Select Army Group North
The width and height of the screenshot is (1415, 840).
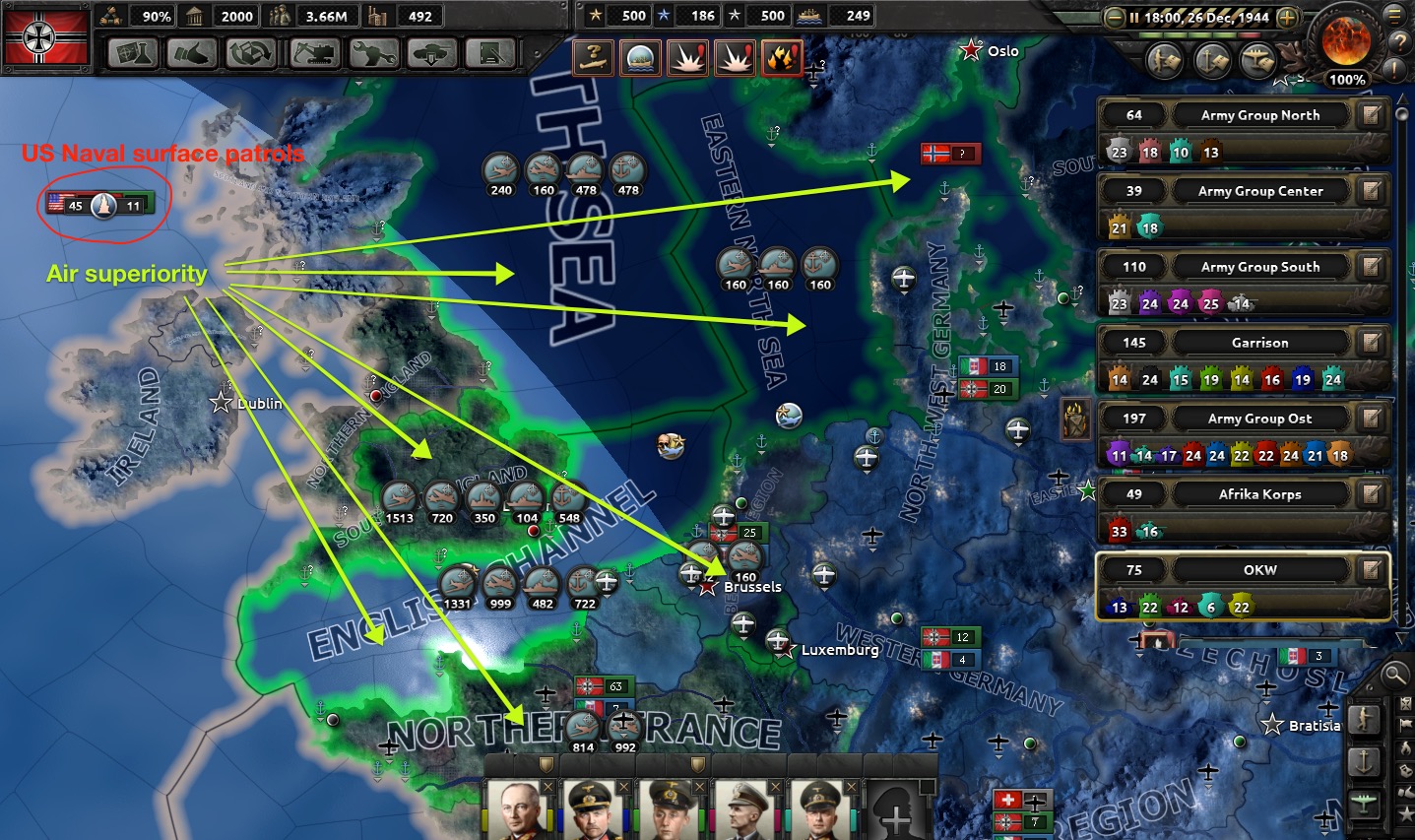[x=1259, y=115]
